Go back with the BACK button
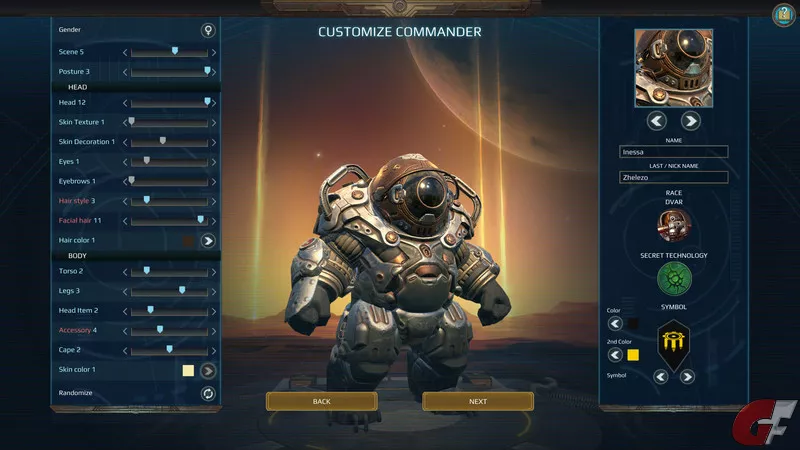Screen dimensions: 800x450 pyautogui.click(x=321, y=401)
